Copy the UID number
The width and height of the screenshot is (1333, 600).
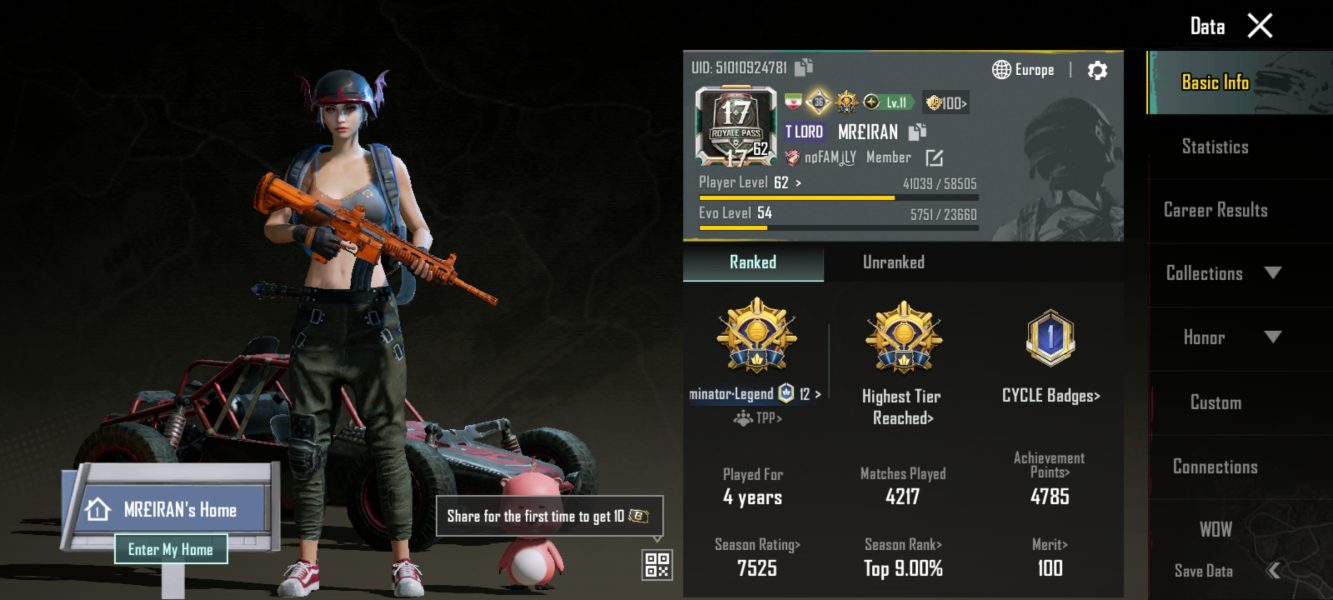(x=804, y=67)
